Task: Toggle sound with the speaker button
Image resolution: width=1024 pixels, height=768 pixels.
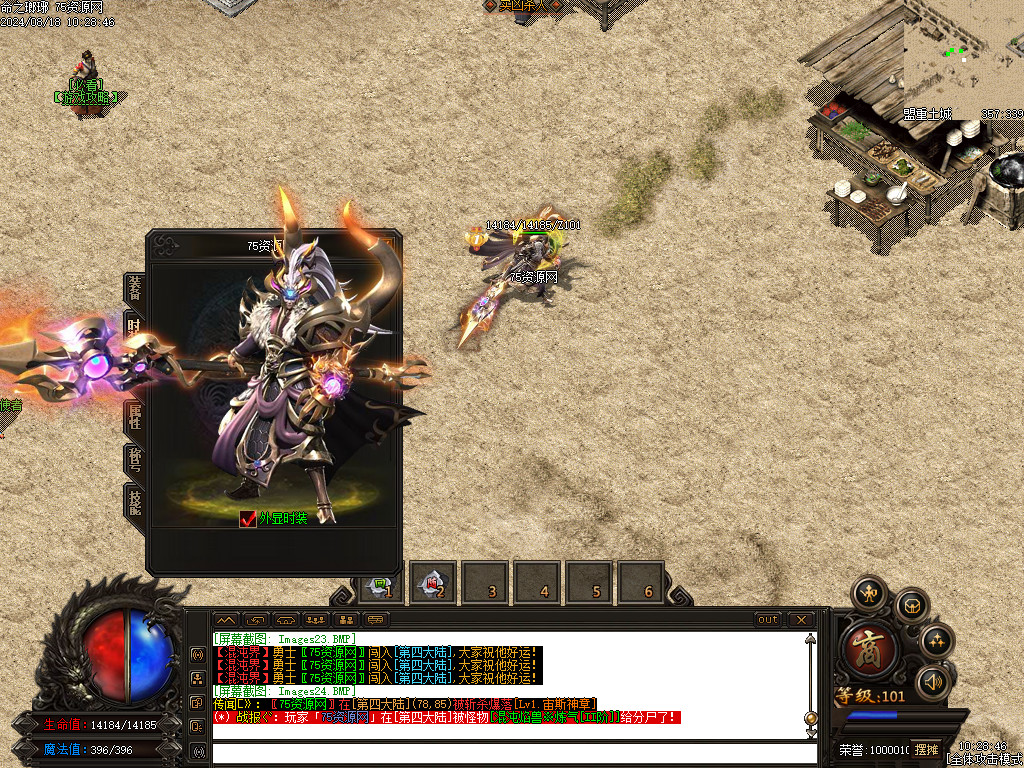Action: [x=932, y=682]
